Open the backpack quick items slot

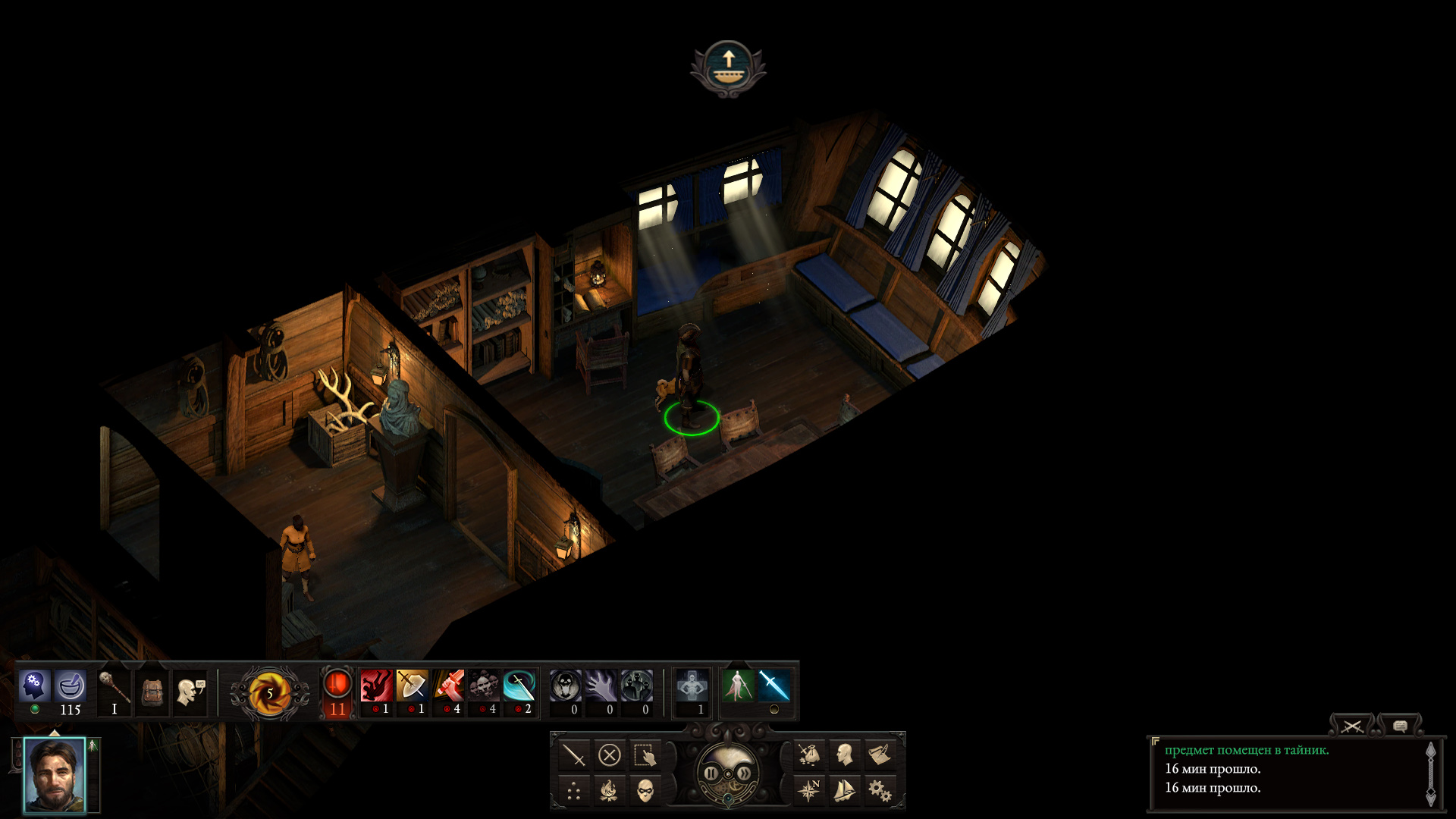pos(152,691)
